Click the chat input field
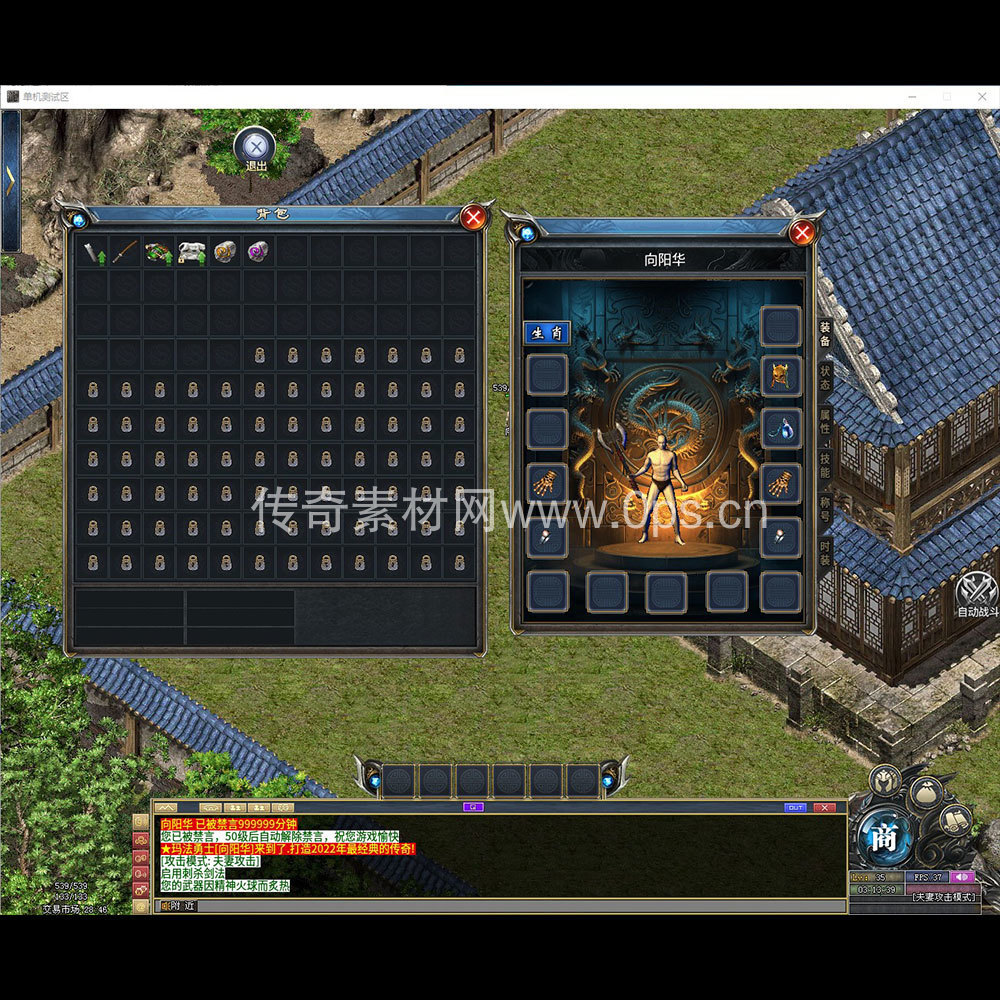 500,906
